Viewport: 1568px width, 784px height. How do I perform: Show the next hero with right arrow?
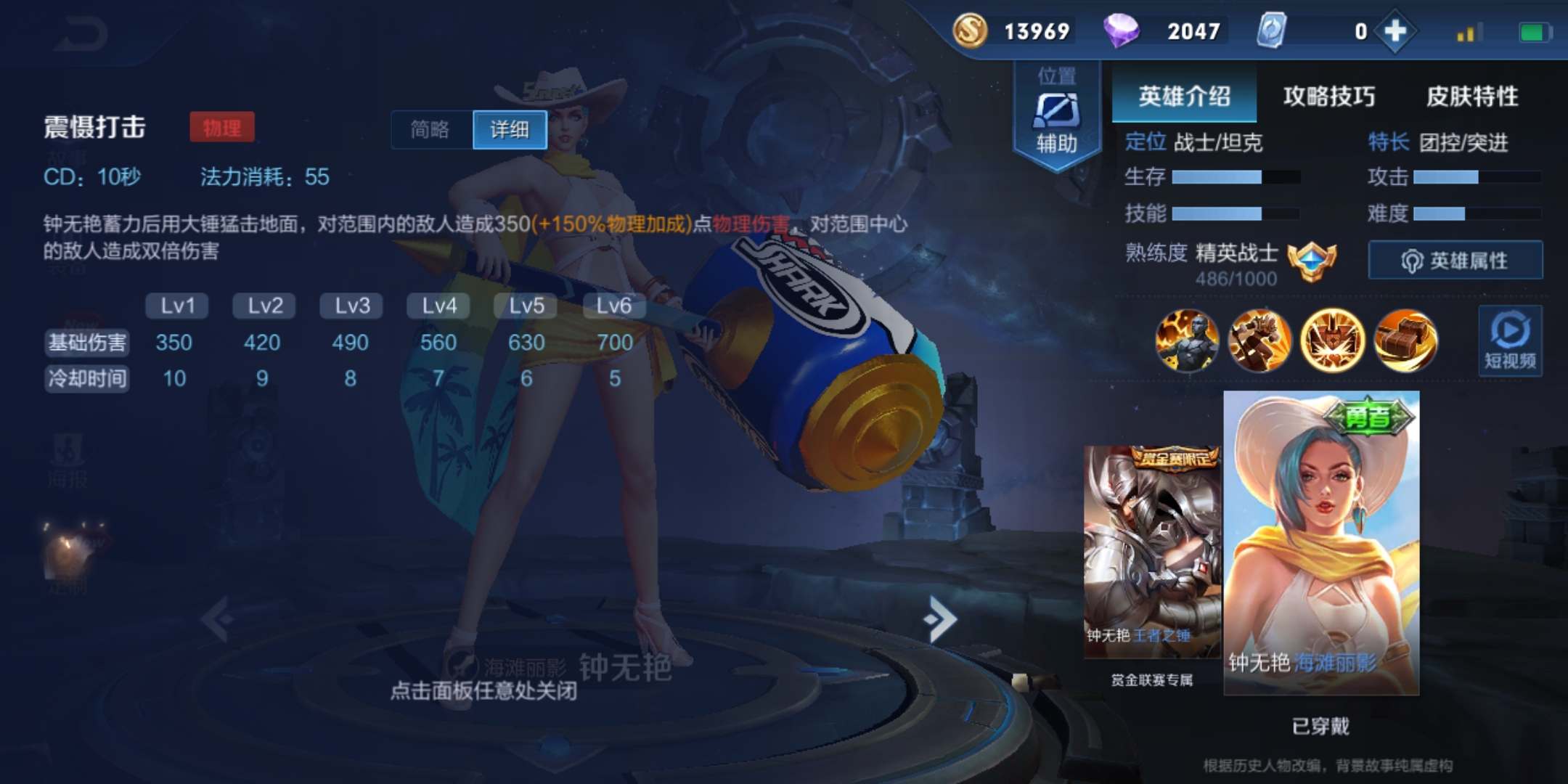941,618
